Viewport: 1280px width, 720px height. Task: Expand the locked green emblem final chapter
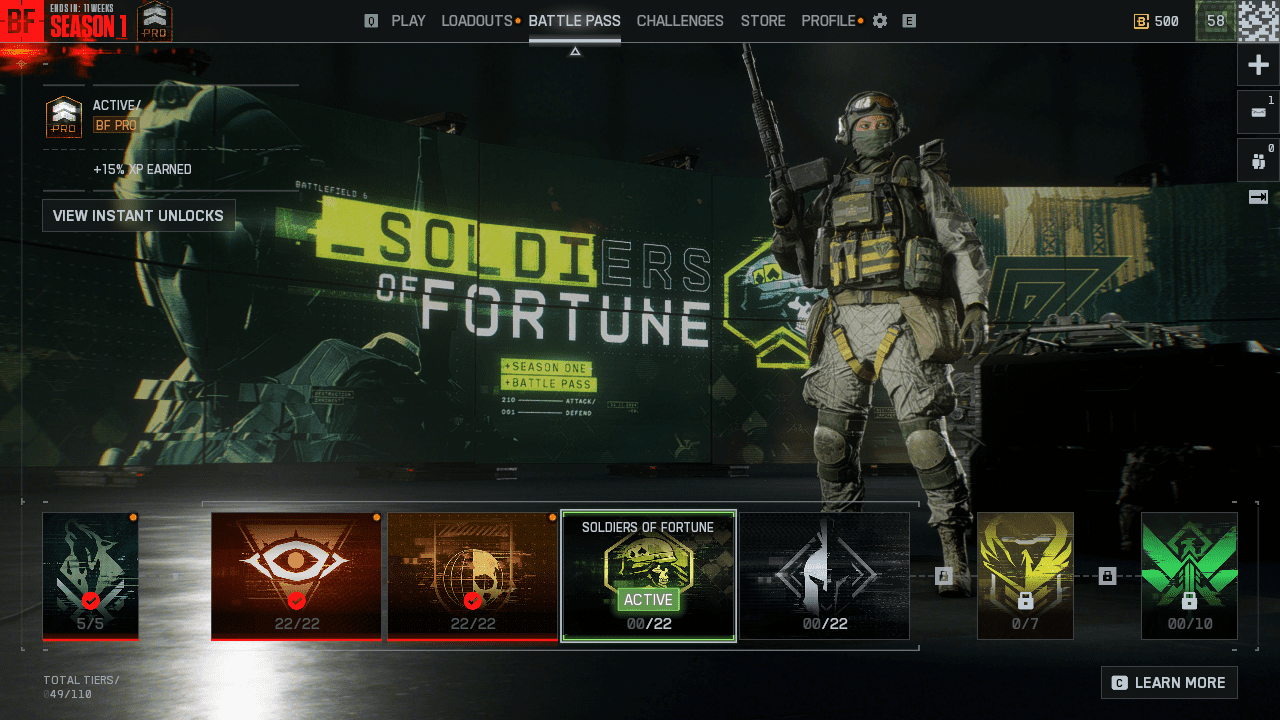click(1189, 575)
